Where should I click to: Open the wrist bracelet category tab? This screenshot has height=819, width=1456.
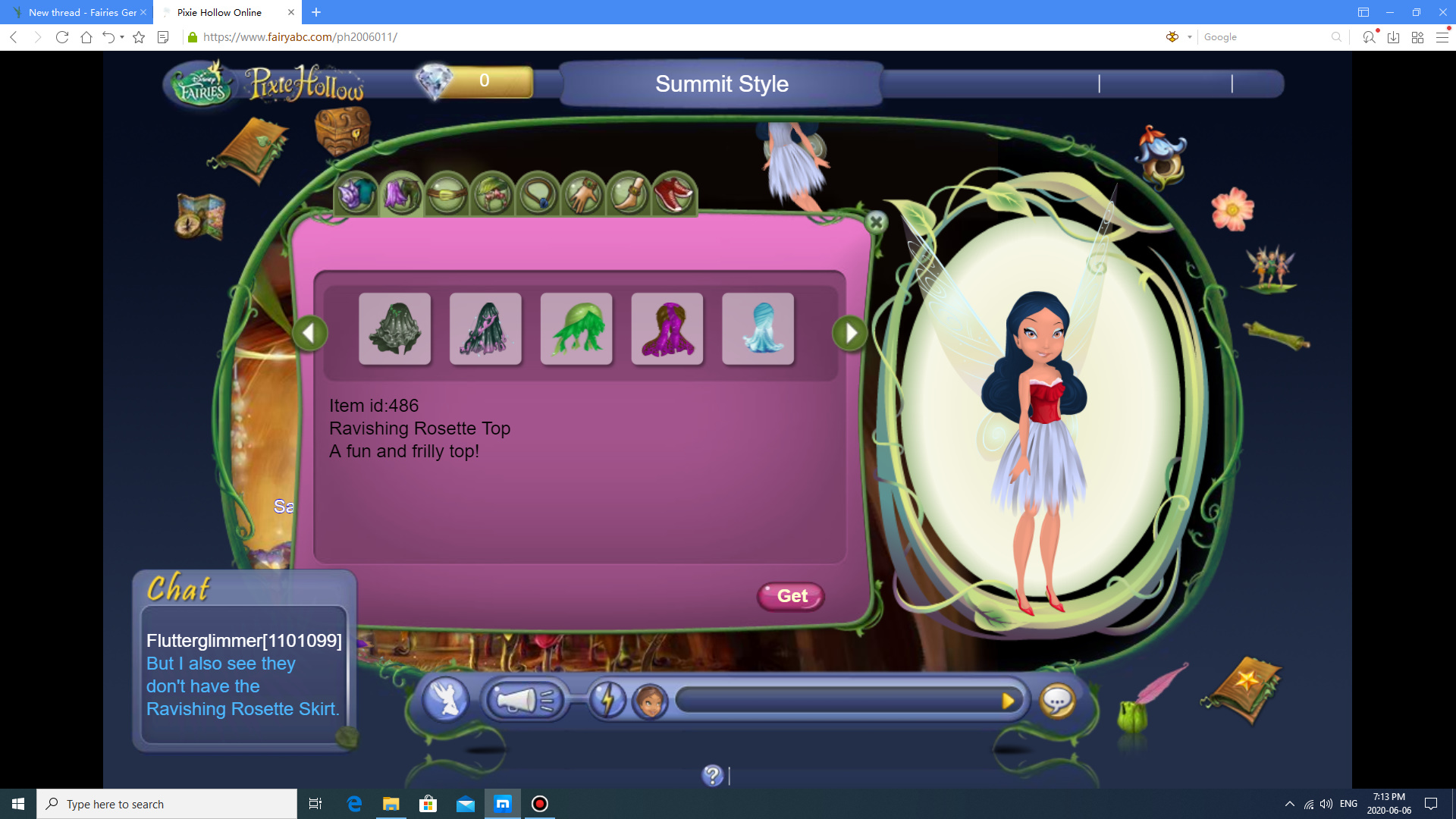pyautogui.click(x=583, y=195)
